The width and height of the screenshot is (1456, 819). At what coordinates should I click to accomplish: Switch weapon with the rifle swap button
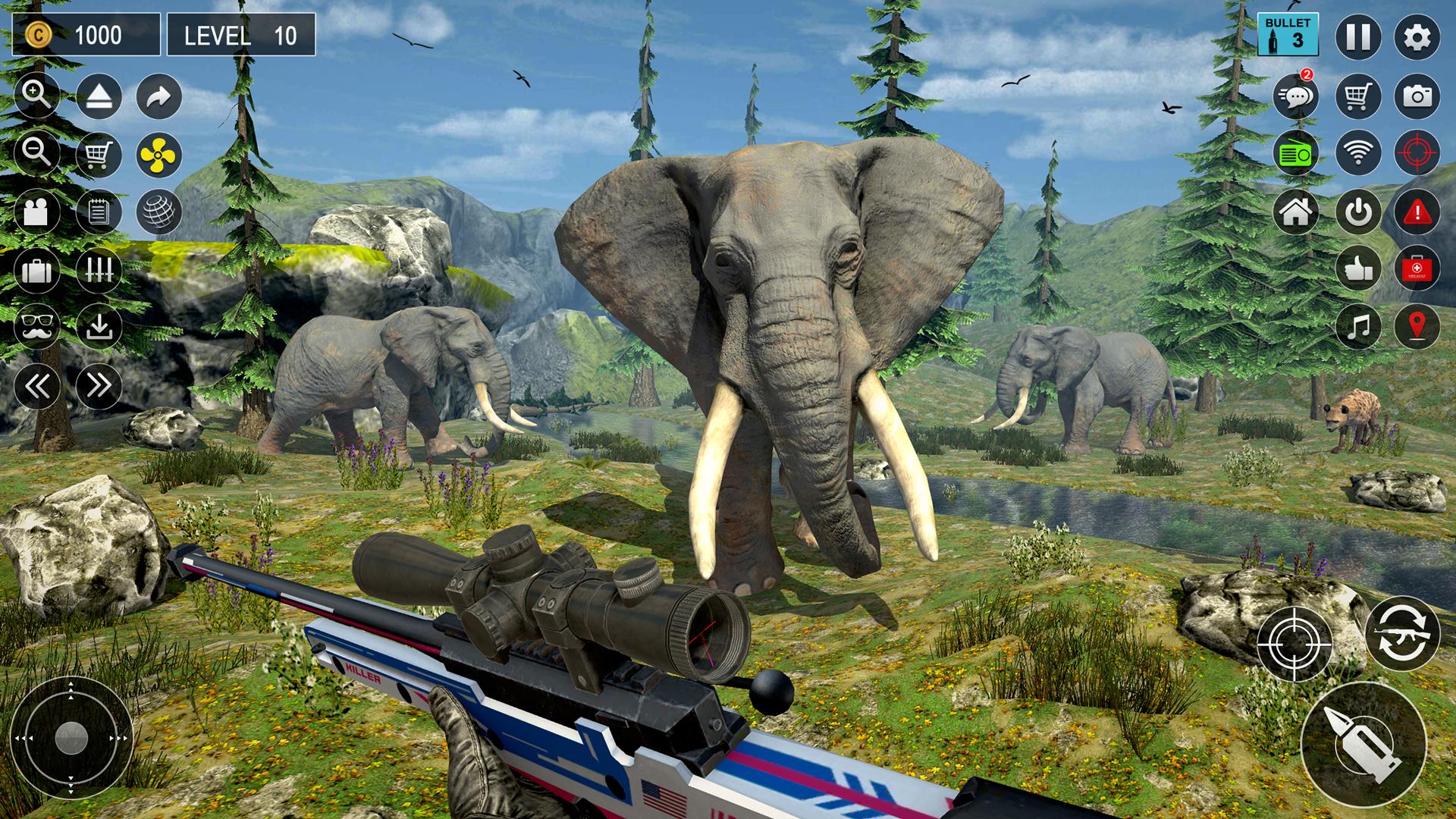(1402, 634)
